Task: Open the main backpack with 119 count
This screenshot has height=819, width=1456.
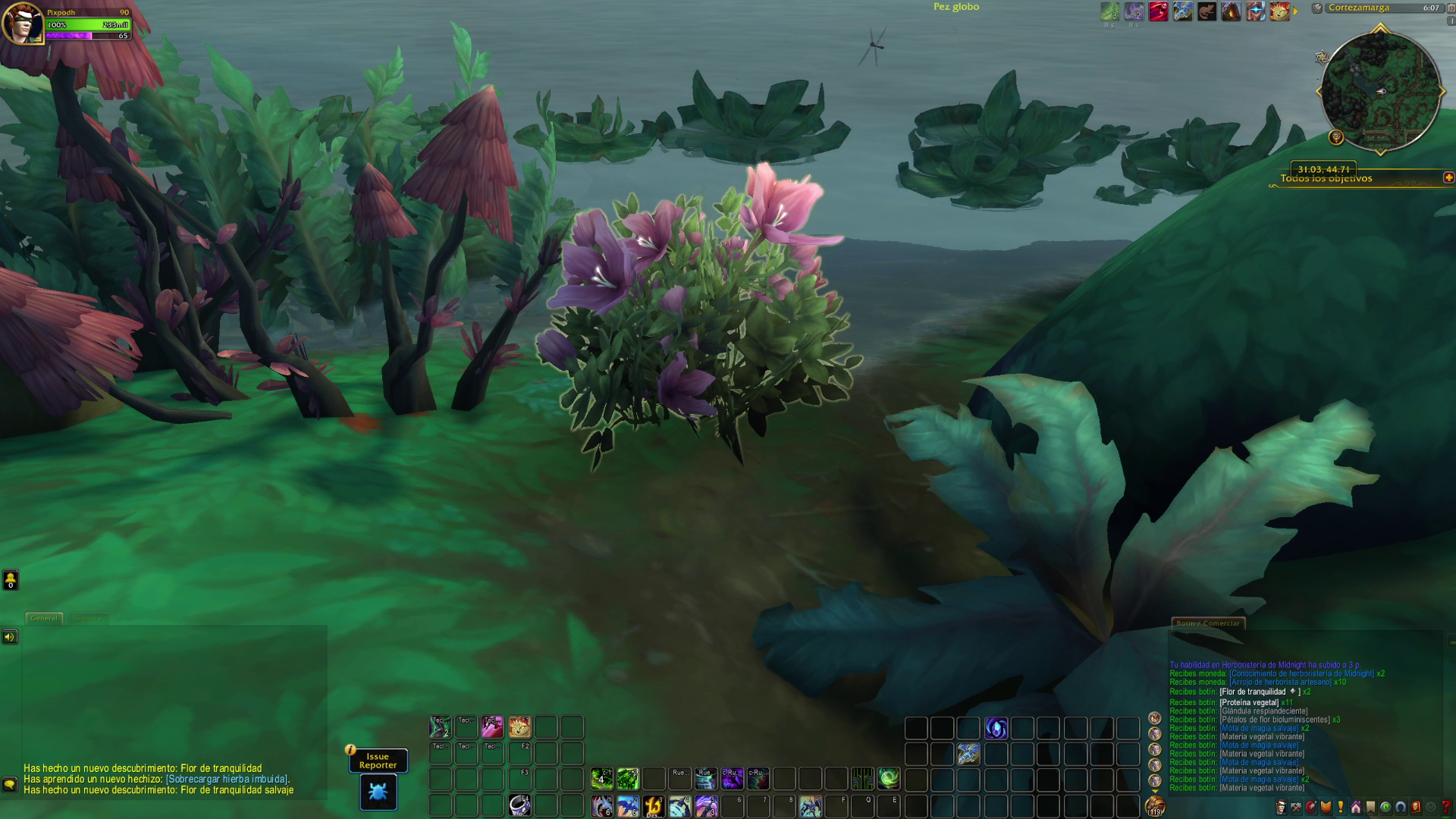Action: click(x=1155, y=806)
